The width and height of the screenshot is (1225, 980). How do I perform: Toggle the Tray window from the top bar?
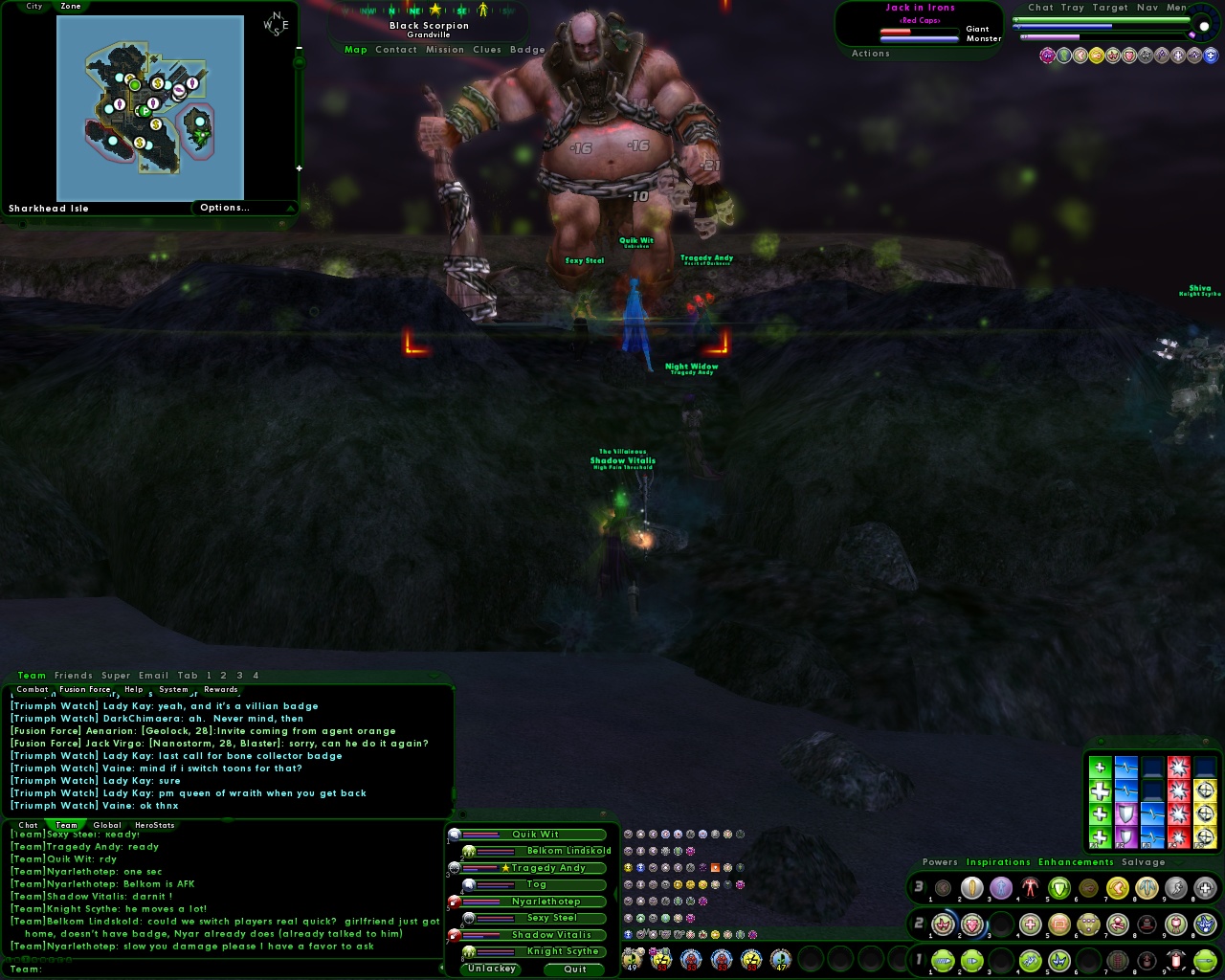[1073, 8]
